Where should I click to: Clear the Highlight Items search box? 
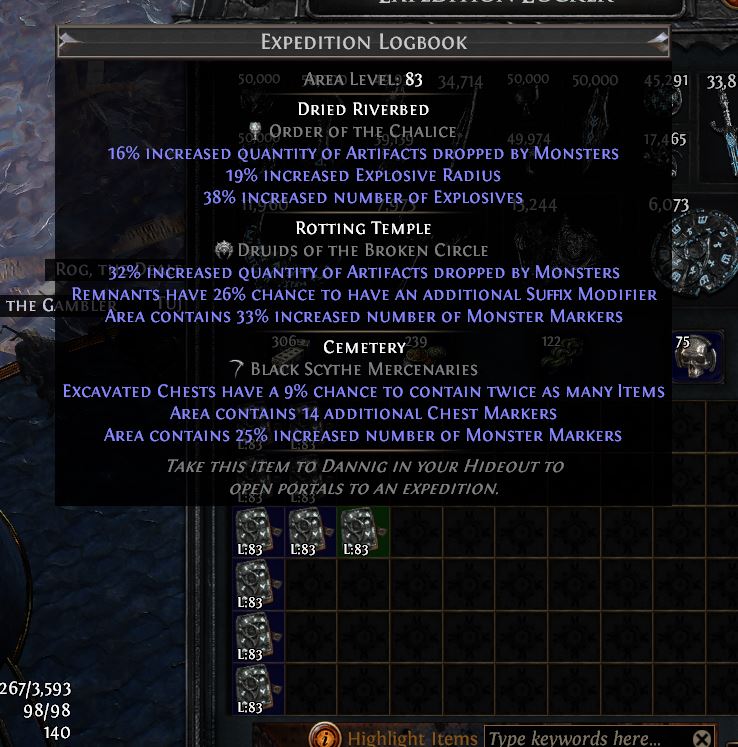pyautogui.click(x=702, y=739)
